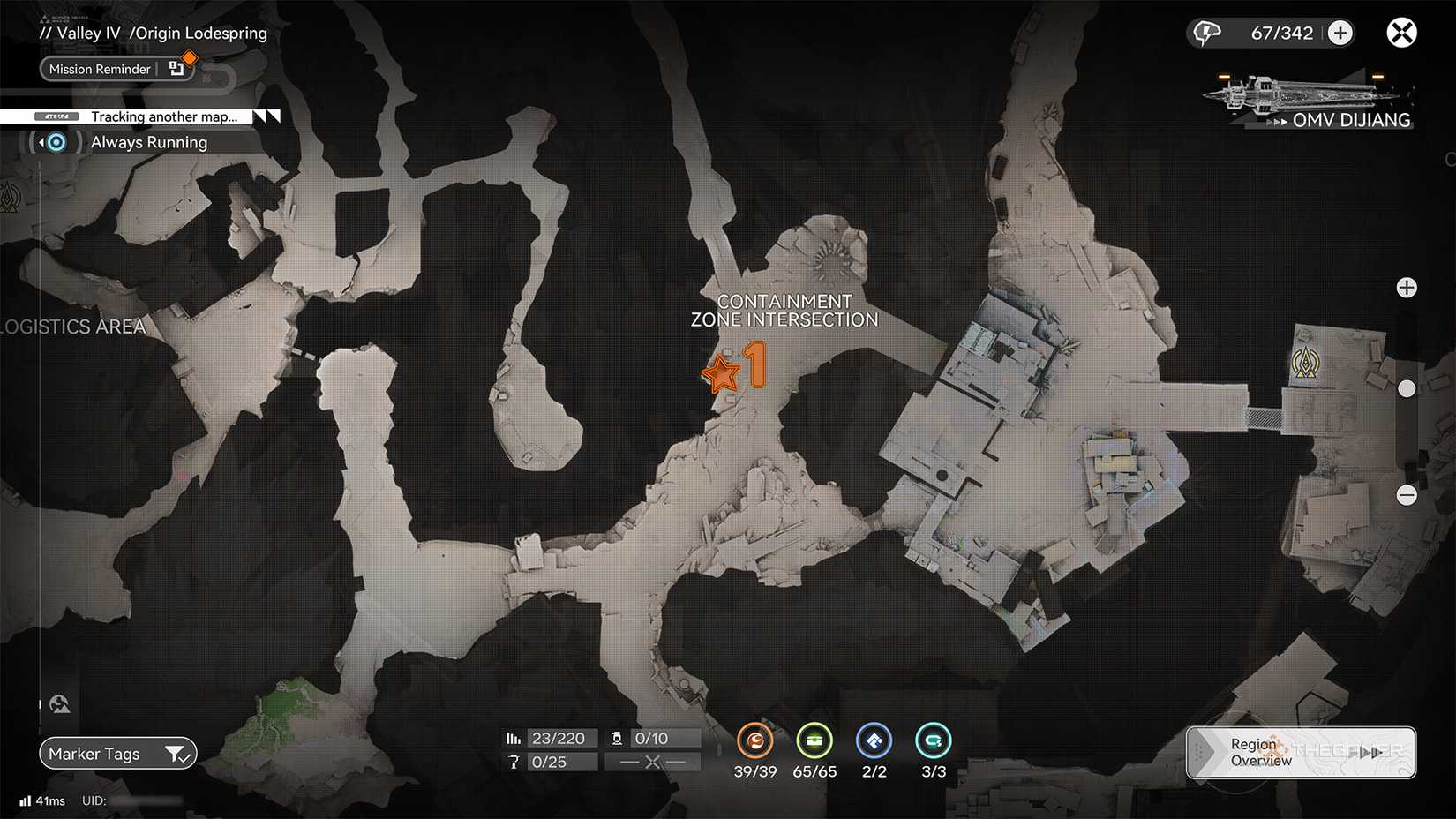
Task: Select the orange 39/39 collectible icon
Action: [755, 741]
